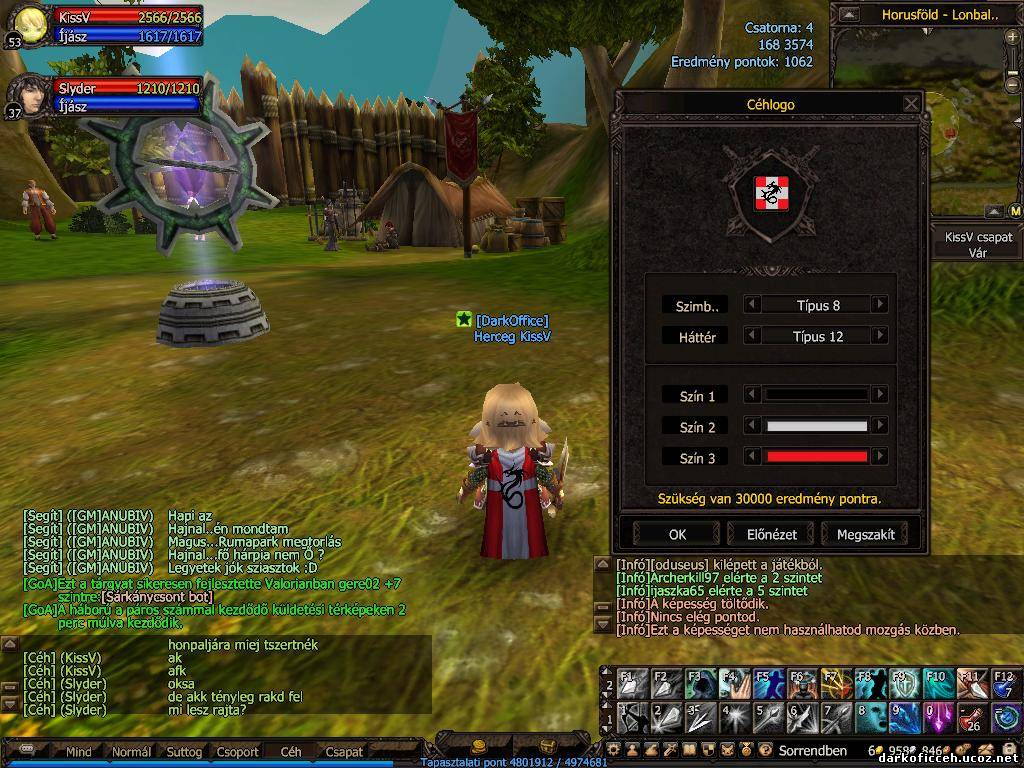1024x768 pixels.
Task: Select next symbol type after Típus 8
Action: pos(880,305)
